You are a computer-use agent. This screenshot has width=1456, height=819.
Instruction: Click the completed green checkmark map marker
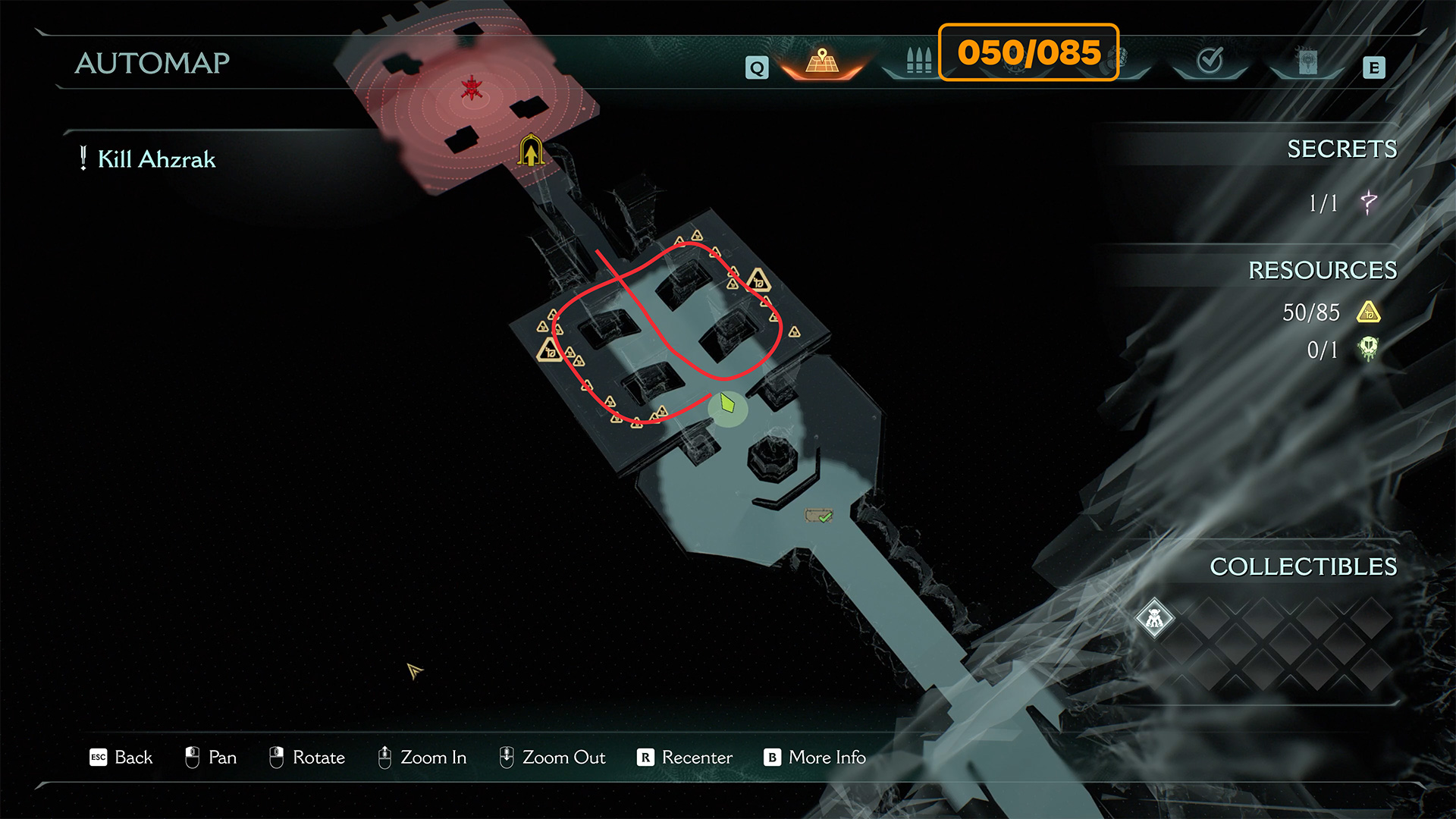pyautogui.click(x=819, y=516)
